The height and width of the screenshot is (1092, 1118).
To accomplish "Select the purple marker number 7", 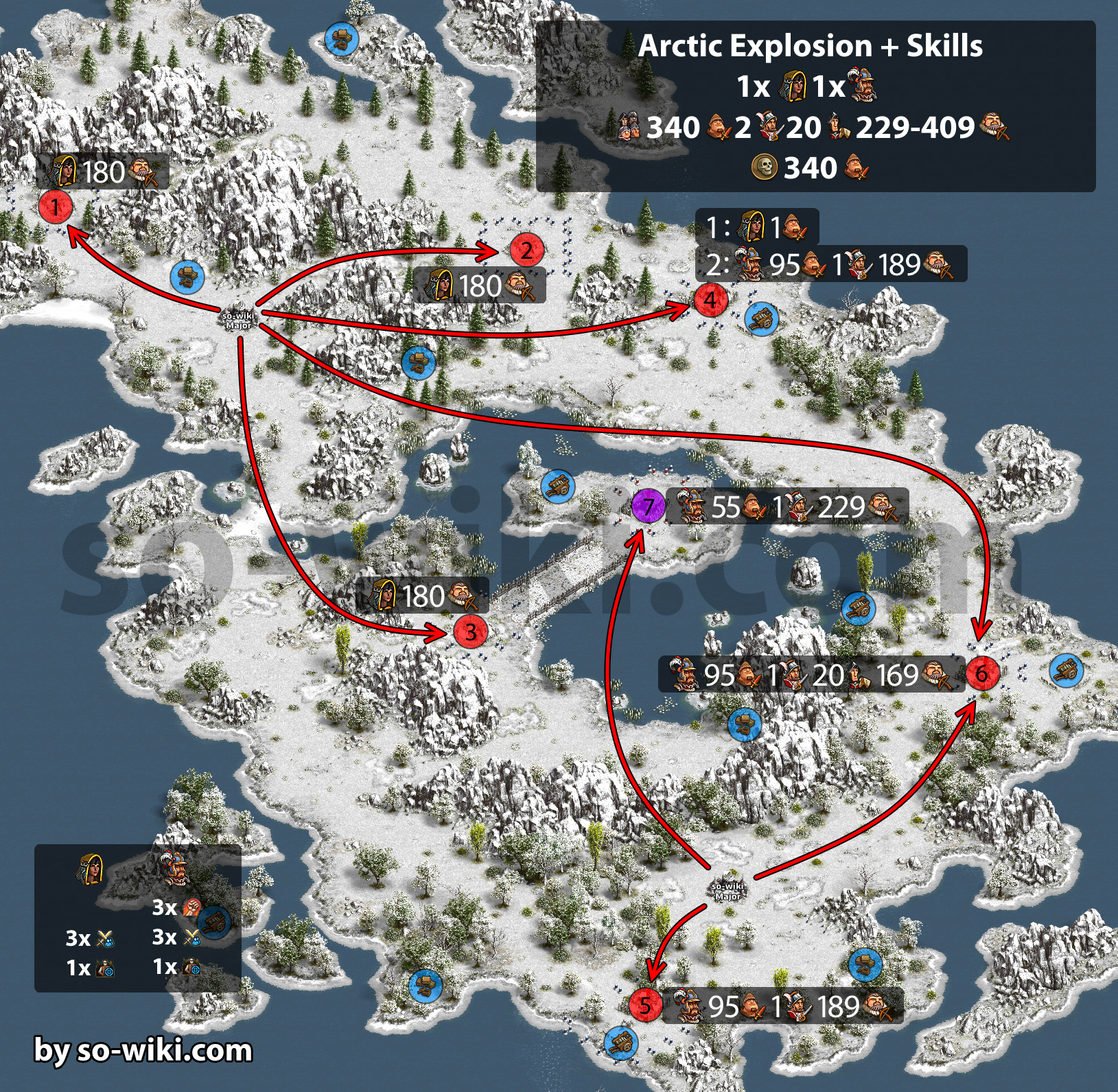I will click(648, 507).
